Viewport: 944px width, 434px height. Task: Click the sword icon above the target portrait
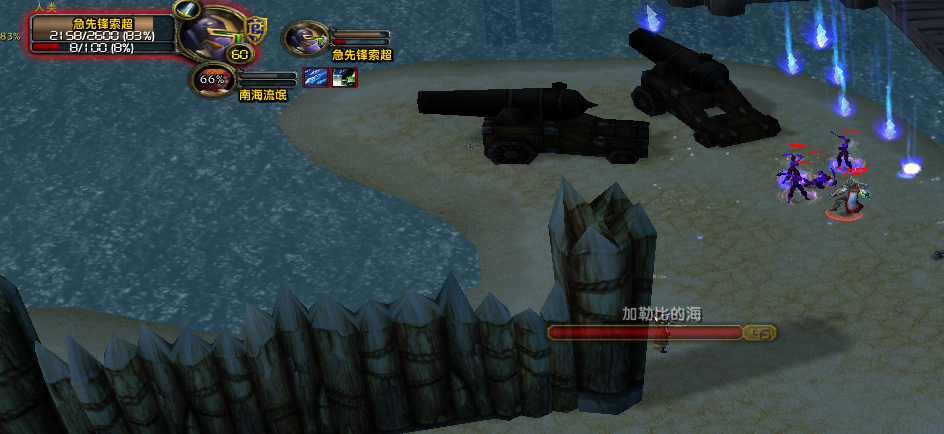coord(186,9)
